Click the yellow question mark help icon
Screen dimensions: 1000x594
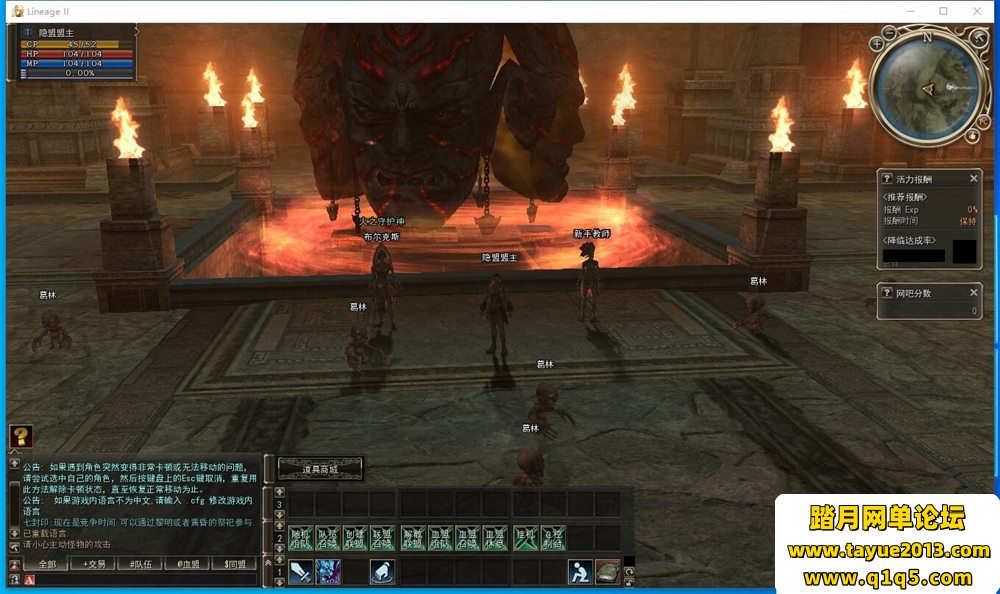click(x=21, y=436)
